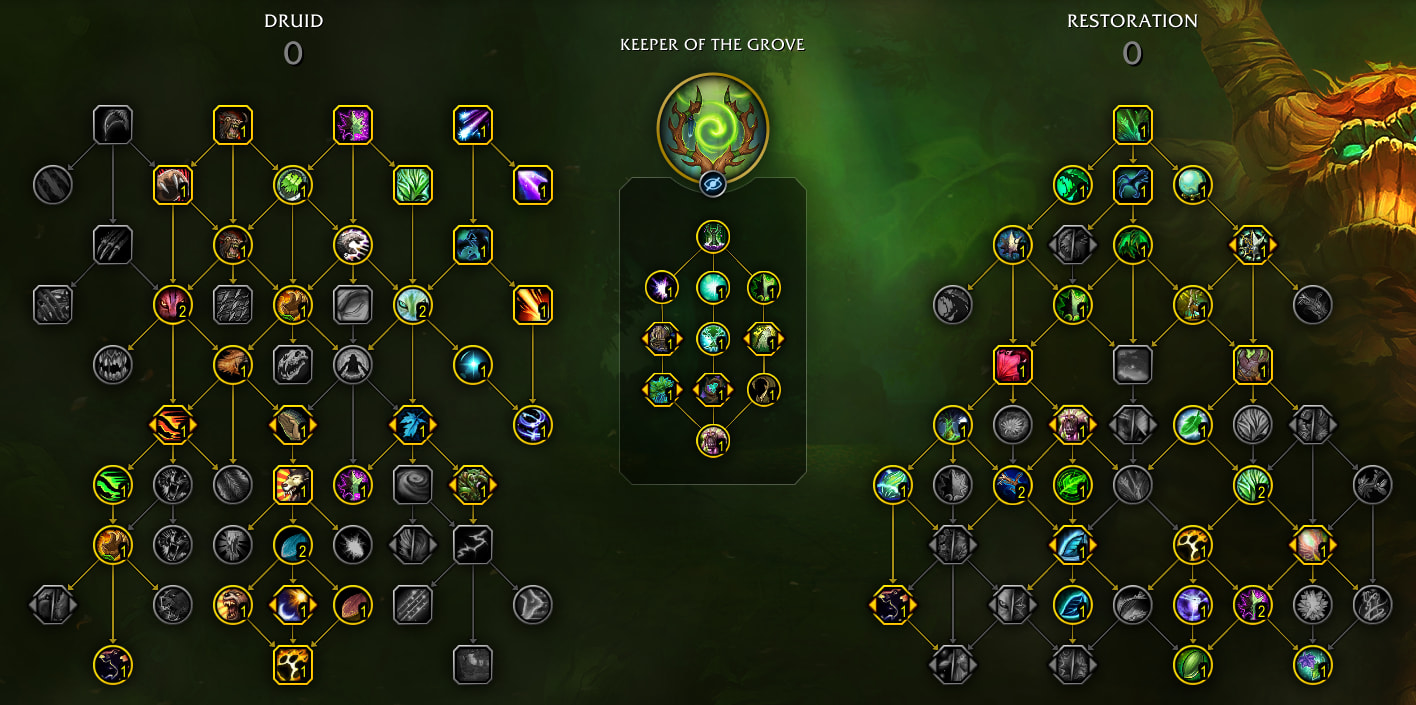Pick the top node of the Keeper of the Grove tree
Viewport: 1416px width, 705px height.
tap(713, 237)
